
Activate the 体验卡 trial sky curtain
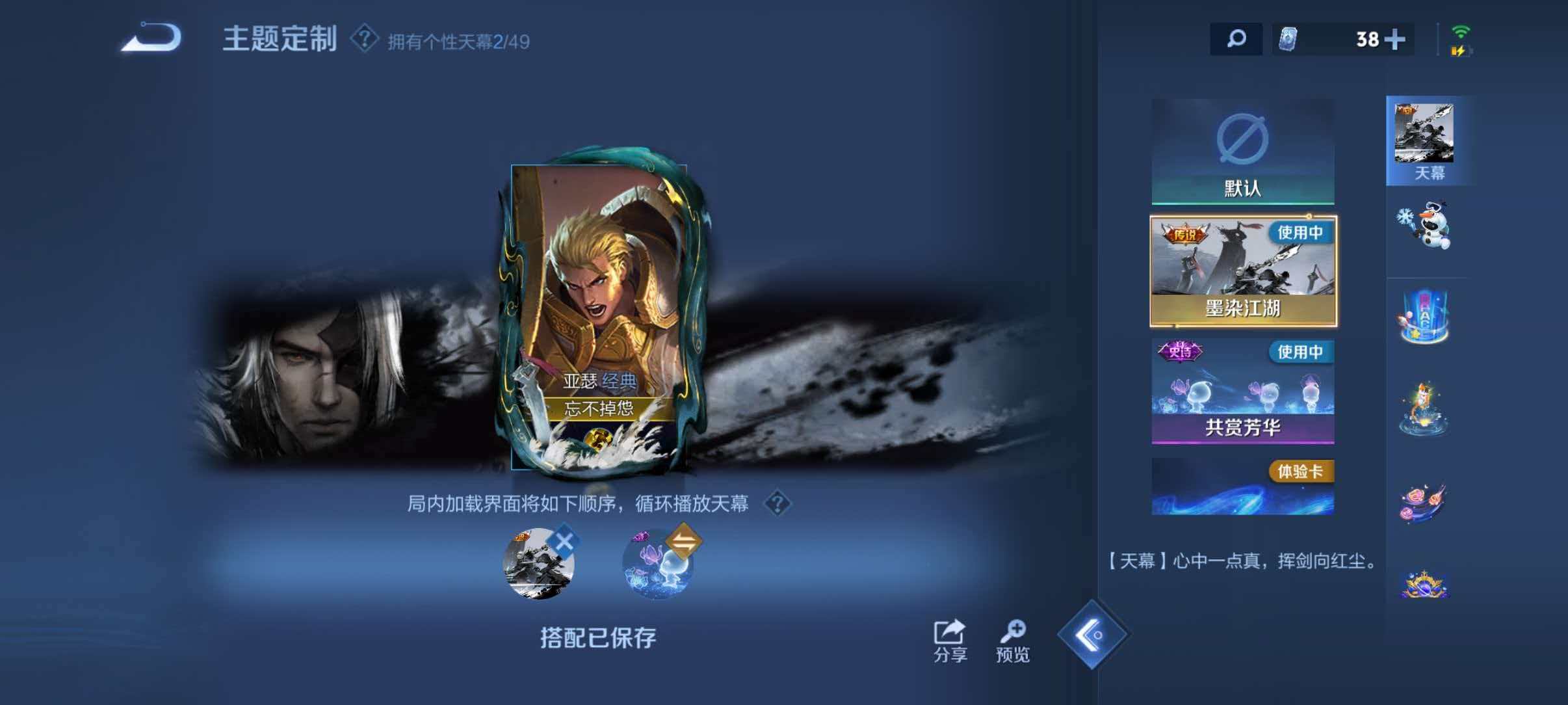(1244, 486)
